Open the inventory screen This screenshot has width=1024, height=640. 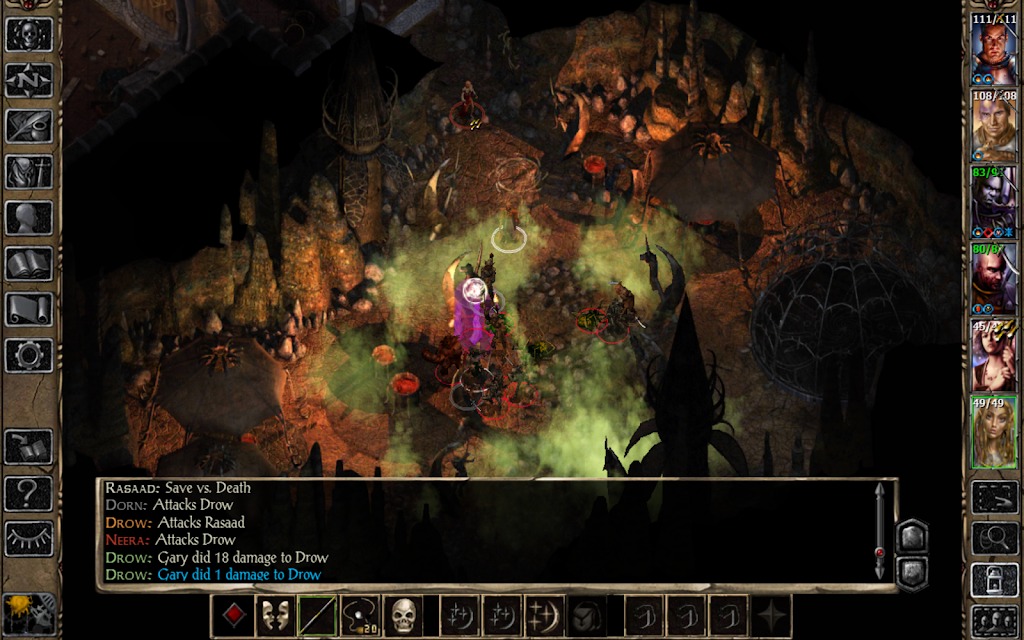pos(29,171)
